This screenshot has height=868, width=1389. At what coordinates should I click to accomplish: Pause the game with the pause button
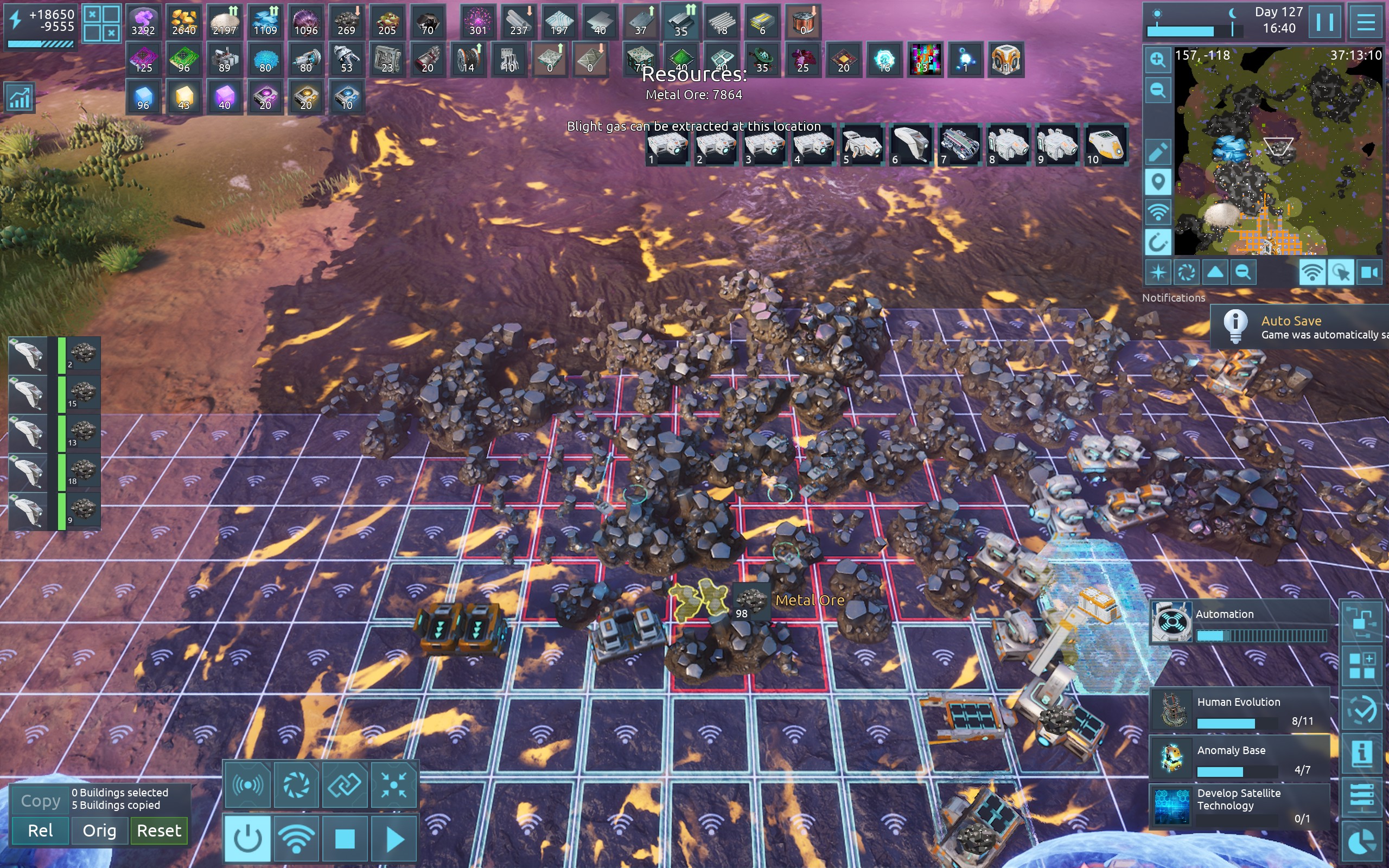point(1325,23)
